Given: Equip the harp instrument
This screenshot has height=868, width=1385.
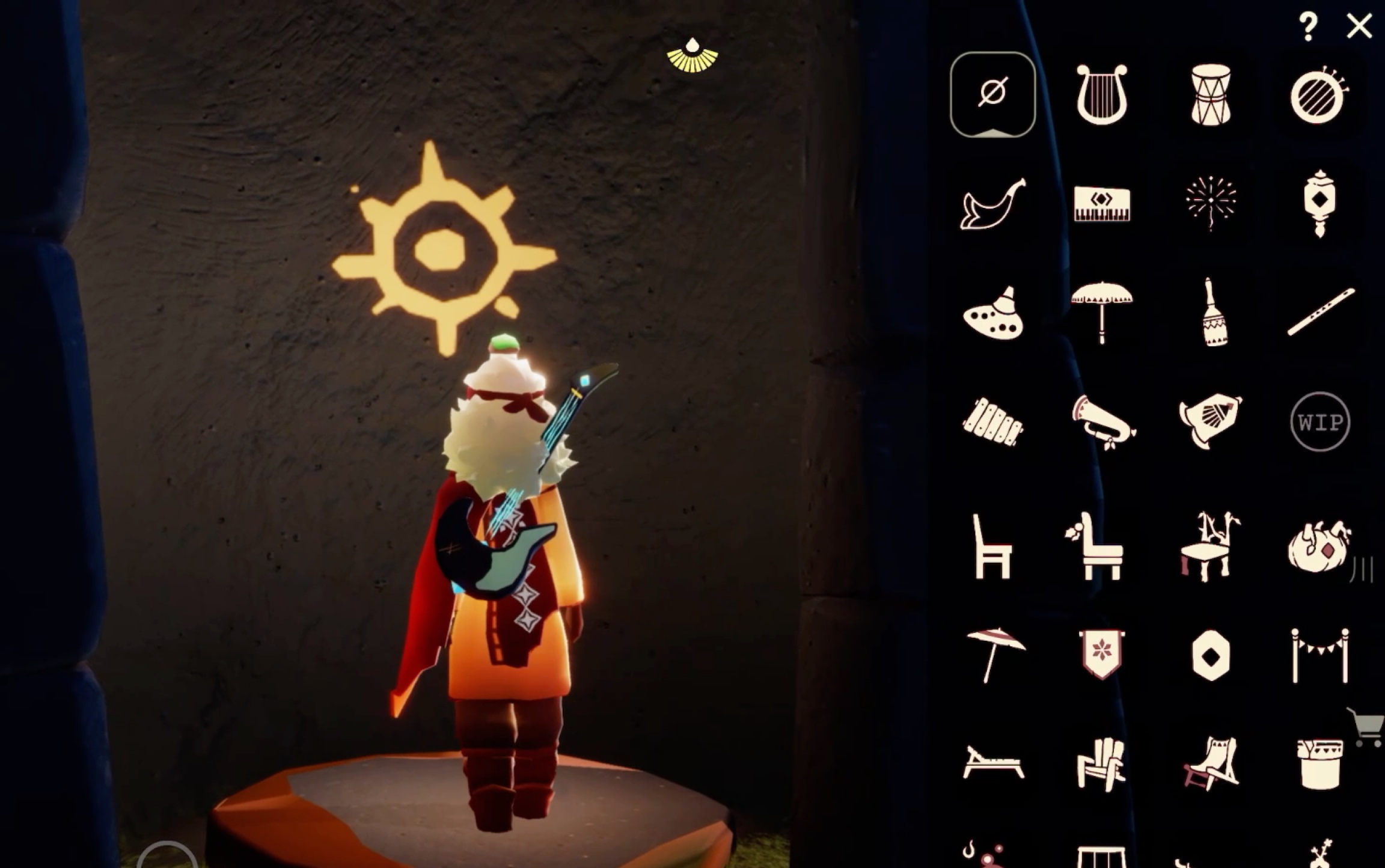Looking at the screenshot, I should pos(1101,94).
